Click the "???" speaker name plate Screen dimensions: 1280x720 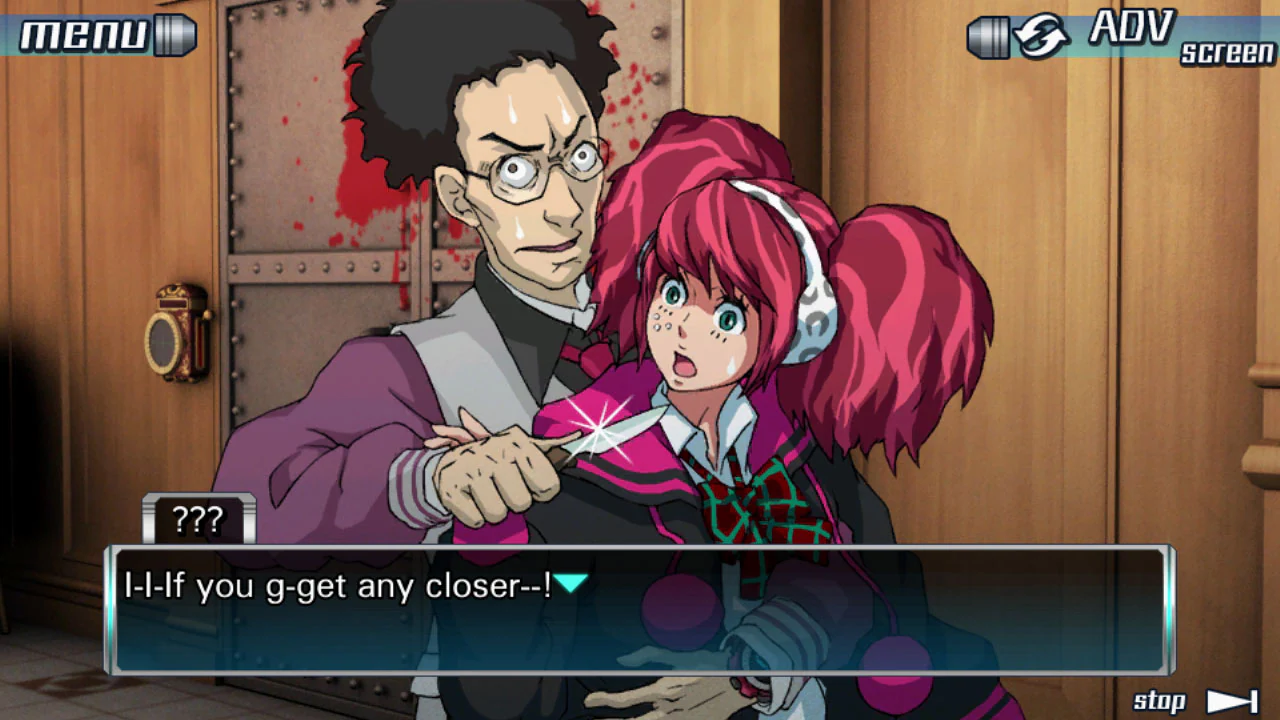tap(198, 516)
